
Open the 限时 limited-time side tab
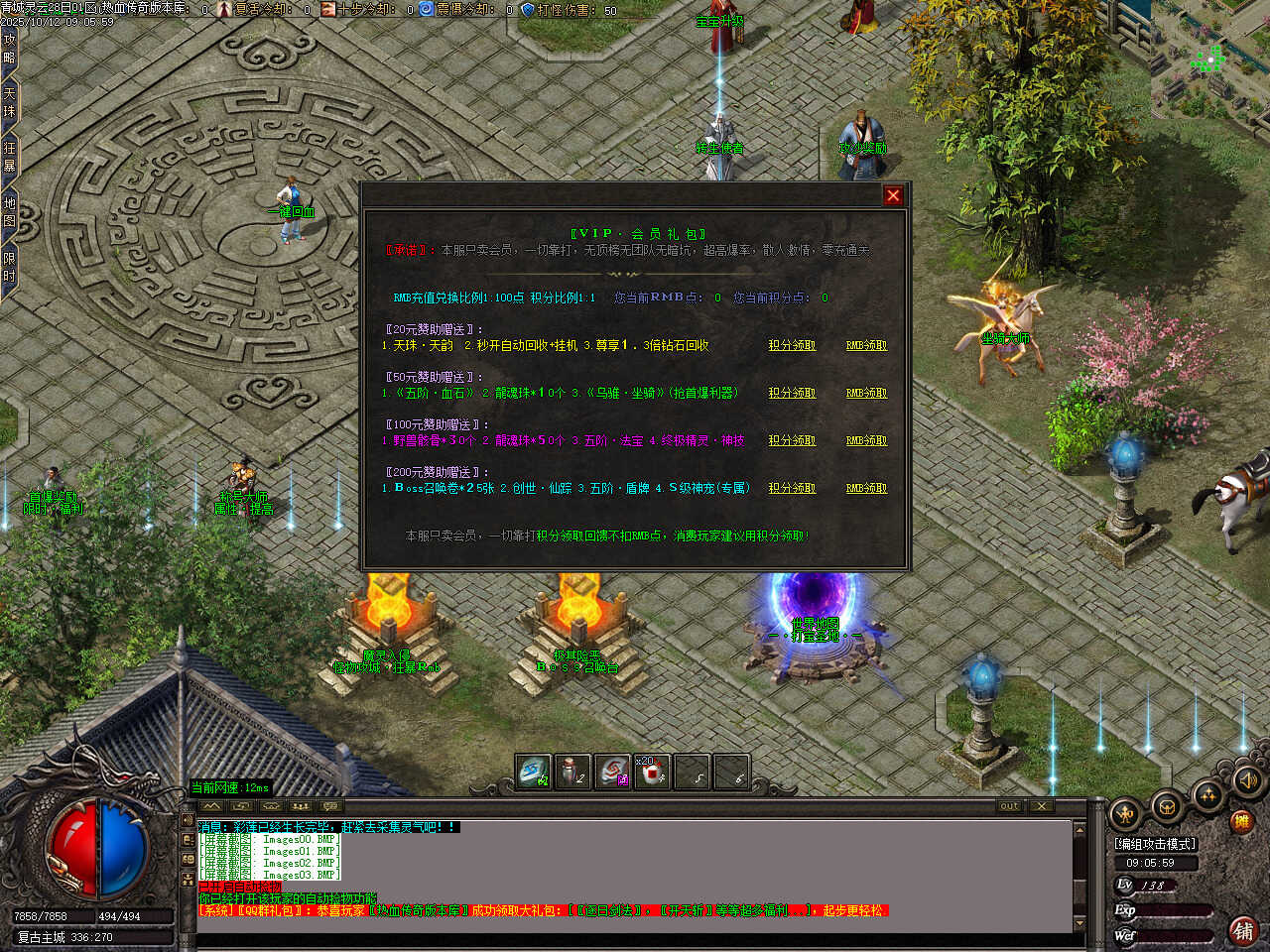(x=9, y=266)
